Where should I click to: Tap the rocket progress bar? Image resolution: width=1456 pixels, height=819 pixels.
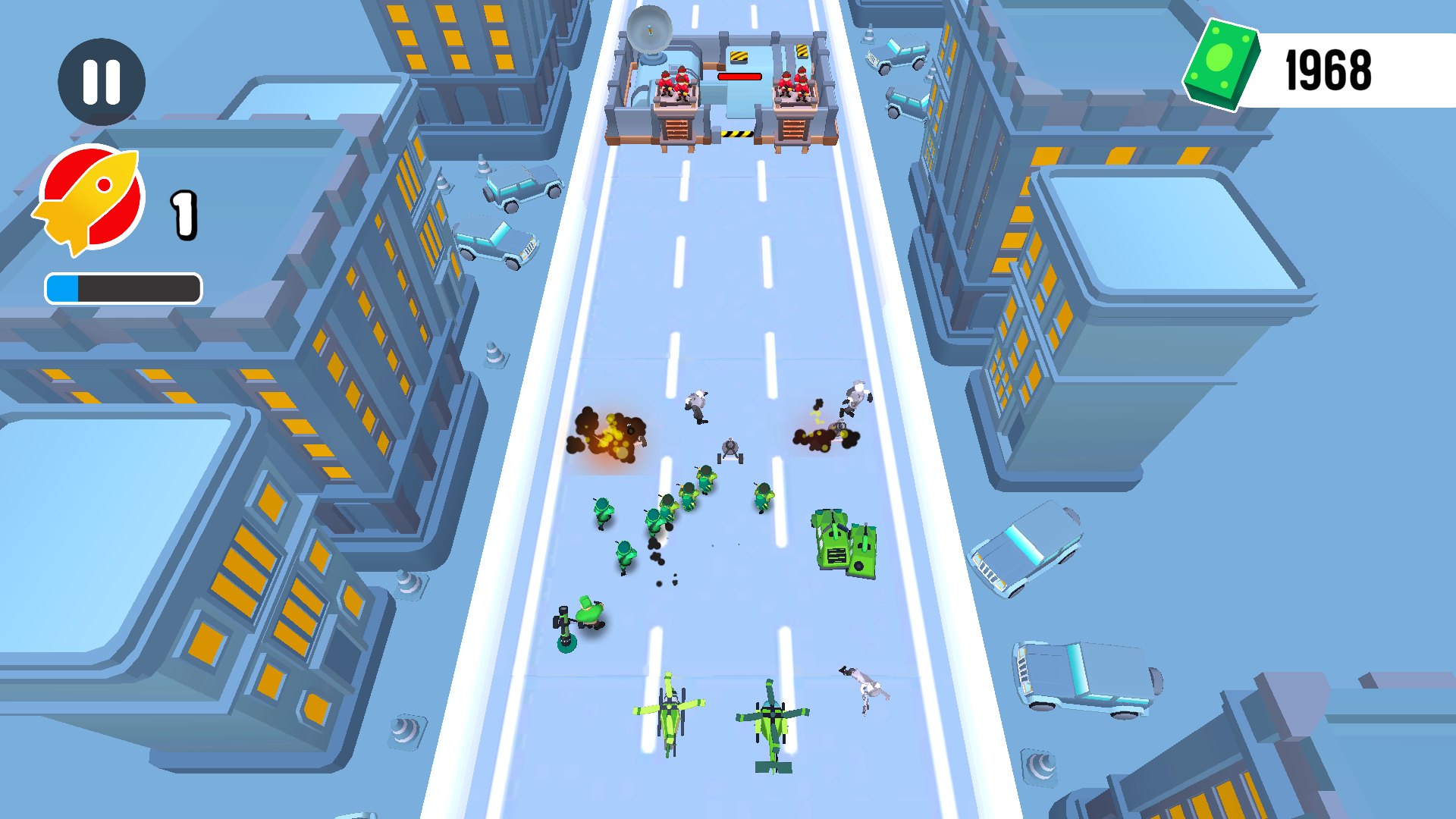pos(124,287)
